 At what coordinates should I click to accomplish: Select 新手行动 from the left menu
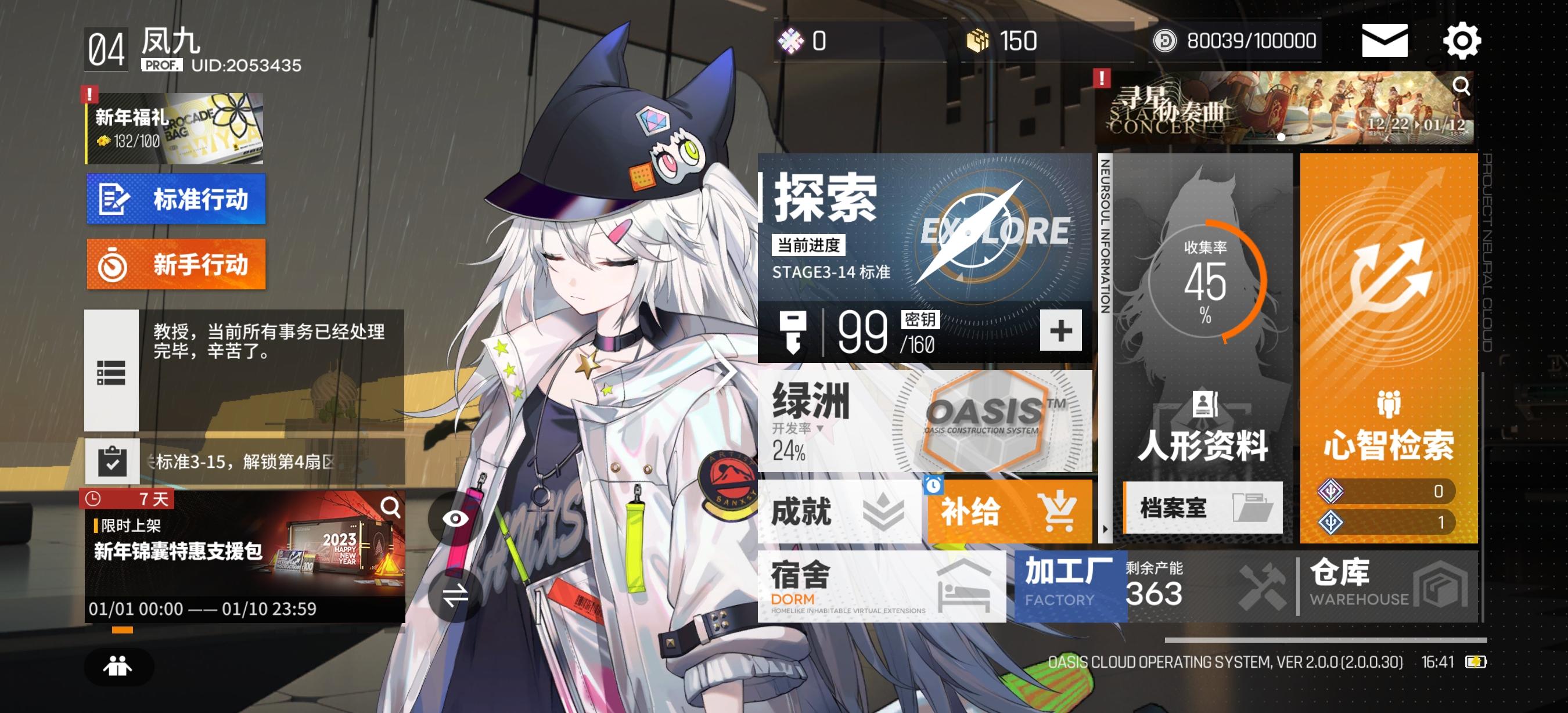(176, 264)
